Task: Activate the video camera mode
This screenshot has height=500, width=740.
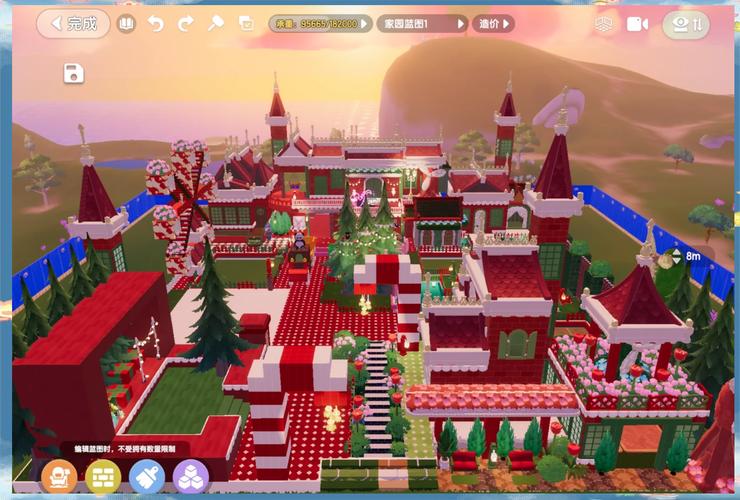Action: pos(637,24)
